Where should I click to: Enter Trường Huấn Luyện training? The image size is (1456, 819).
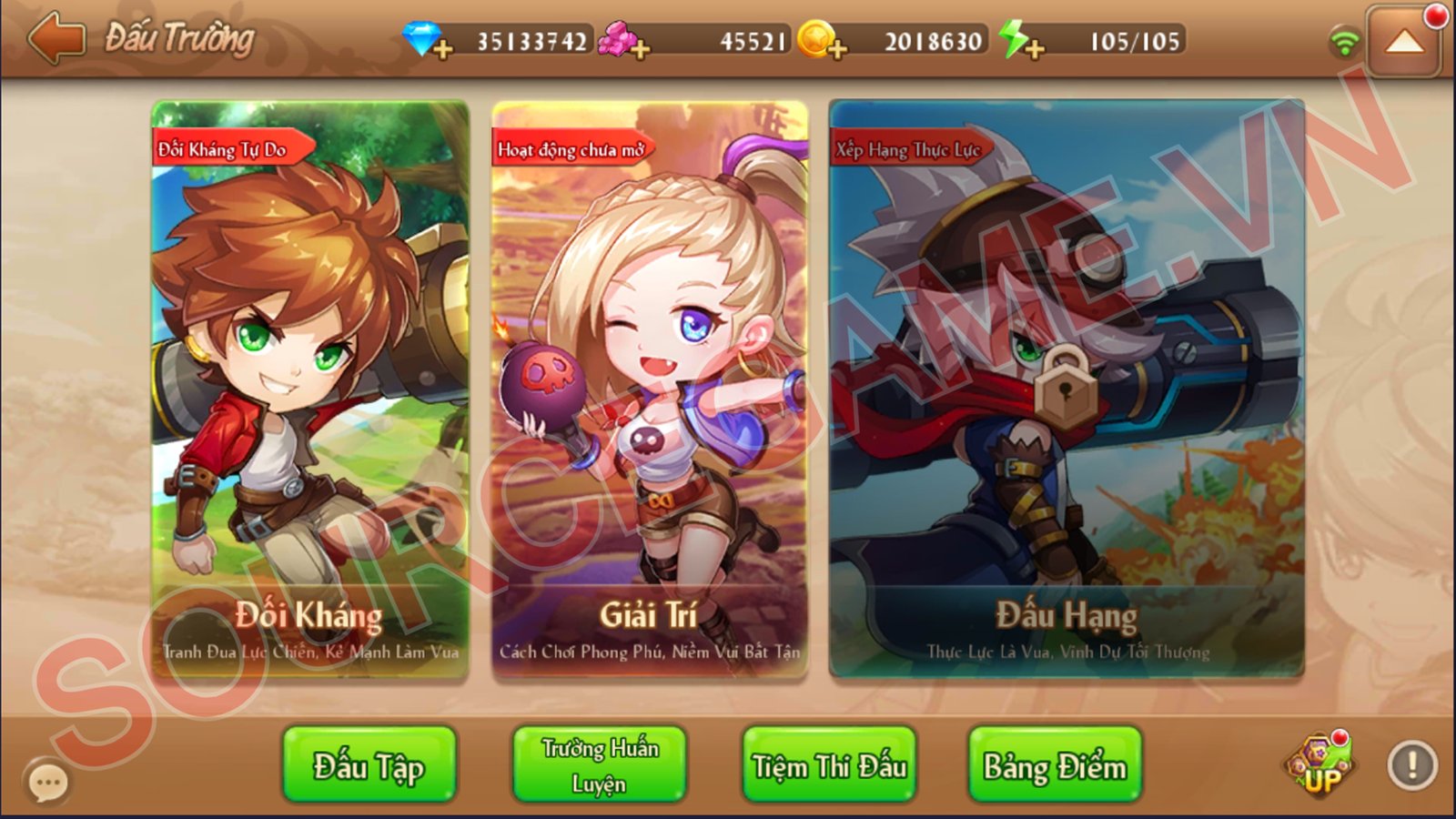click(599, 765)
